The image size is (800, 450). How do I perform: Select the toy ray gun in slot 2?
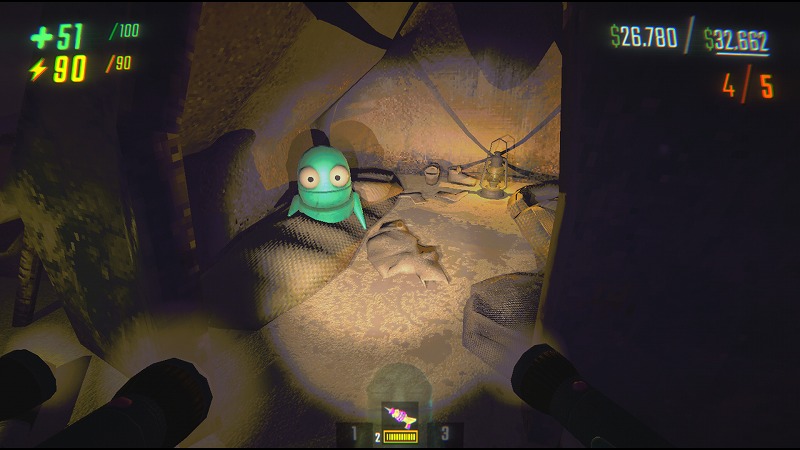coord(400,418)
